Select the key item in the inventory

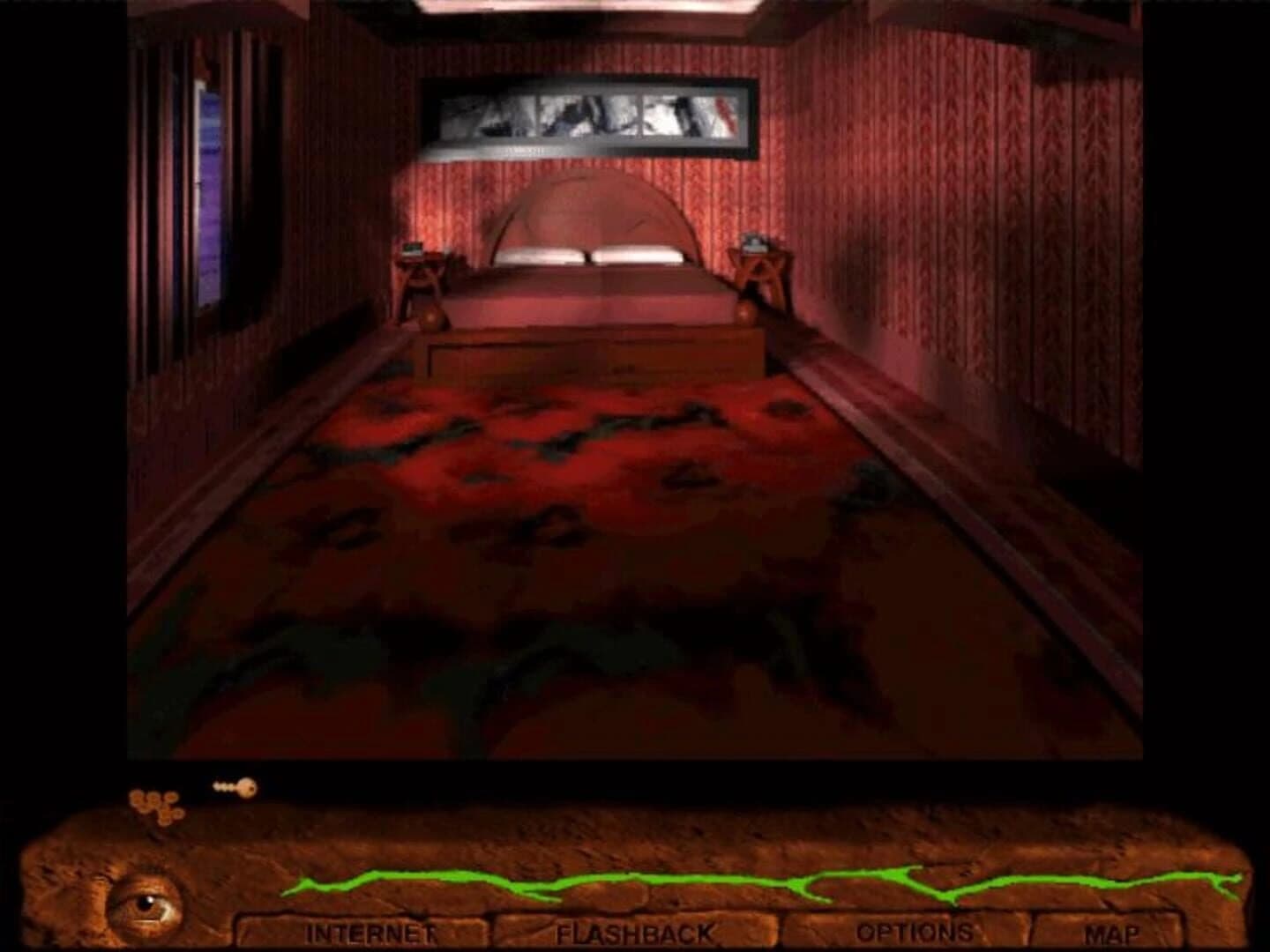tap(234, 785)
